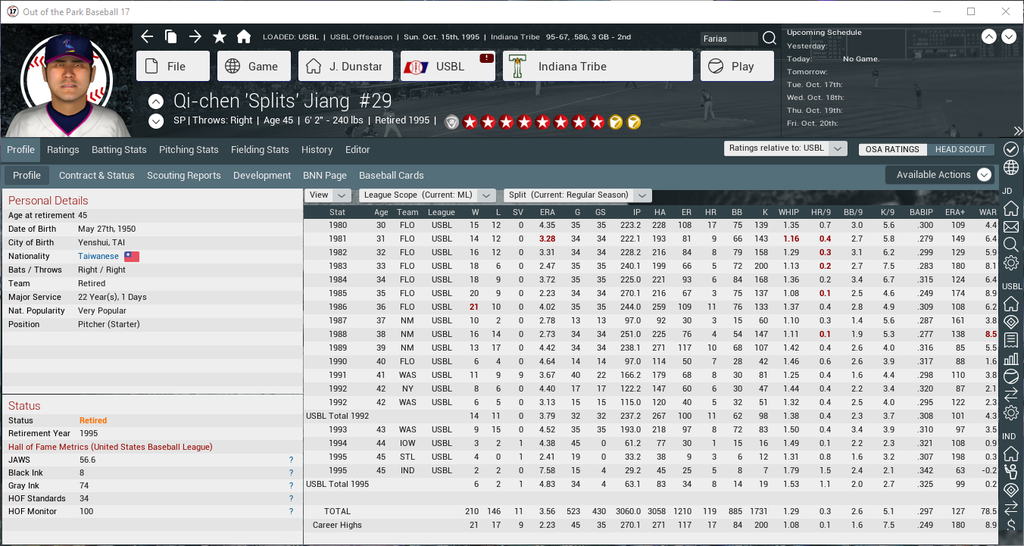1024x546 pixels.
Task: Open the Available Actions dropdown
Action: point(942,175)
